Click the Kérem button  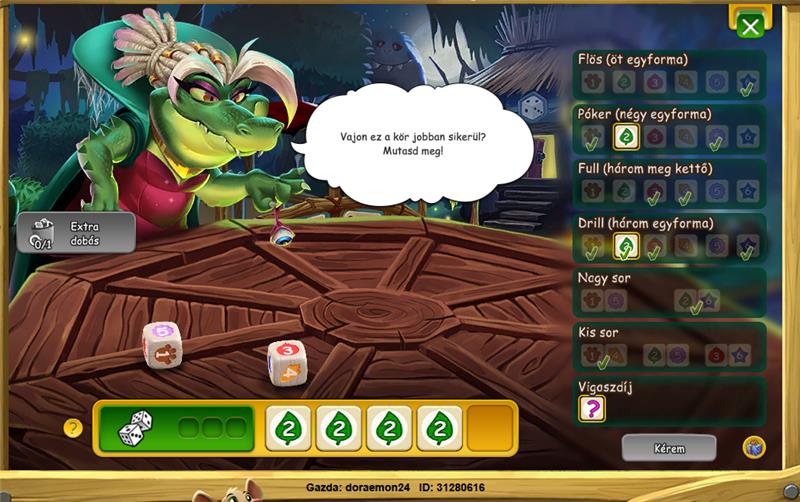pyautogui.click(x=668, y=447)
